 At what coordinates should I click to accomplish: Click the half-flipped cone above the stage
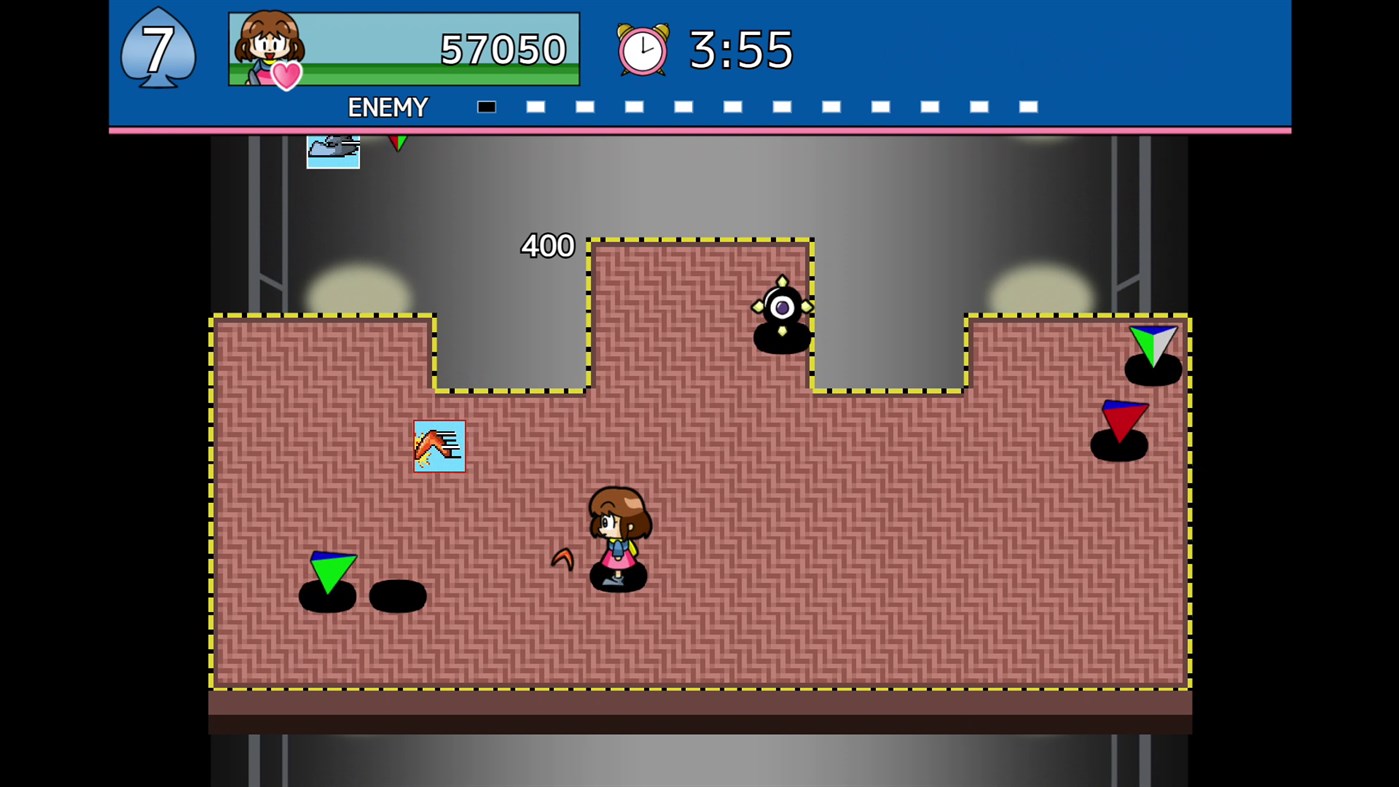398,143
